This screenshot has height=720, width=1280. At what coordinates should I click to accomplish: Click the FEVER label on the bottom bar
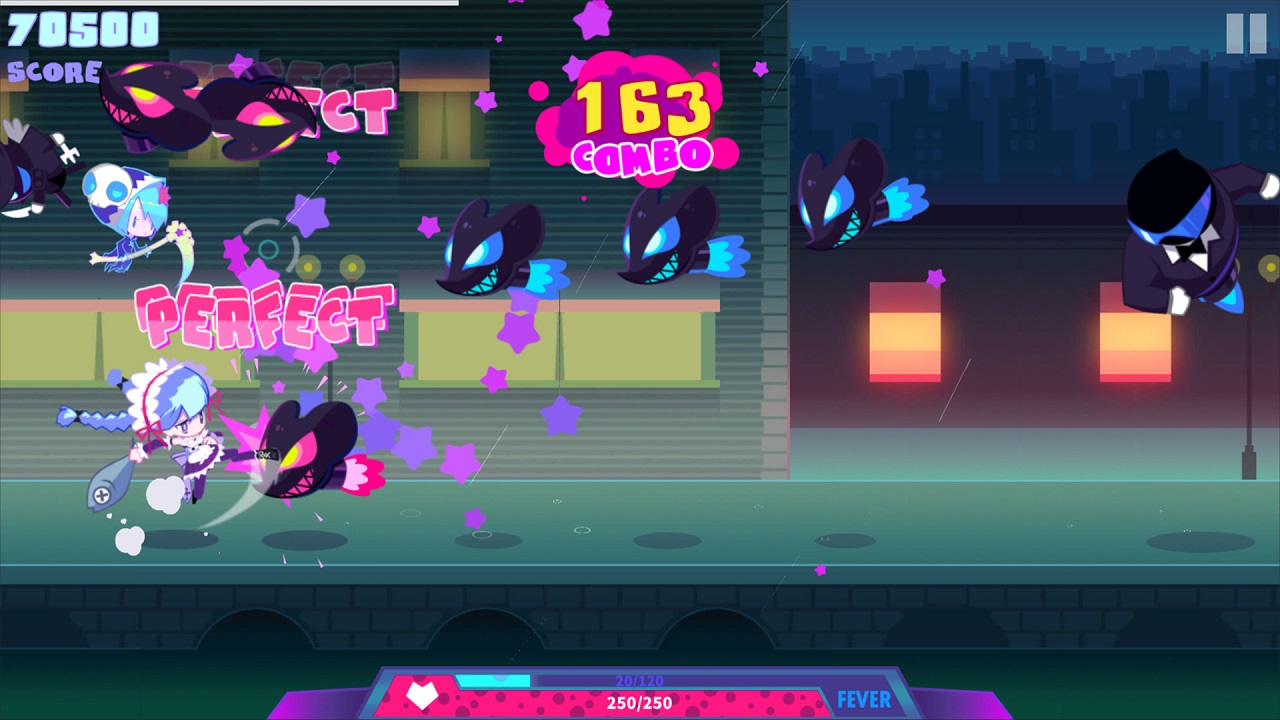(862, 699)
